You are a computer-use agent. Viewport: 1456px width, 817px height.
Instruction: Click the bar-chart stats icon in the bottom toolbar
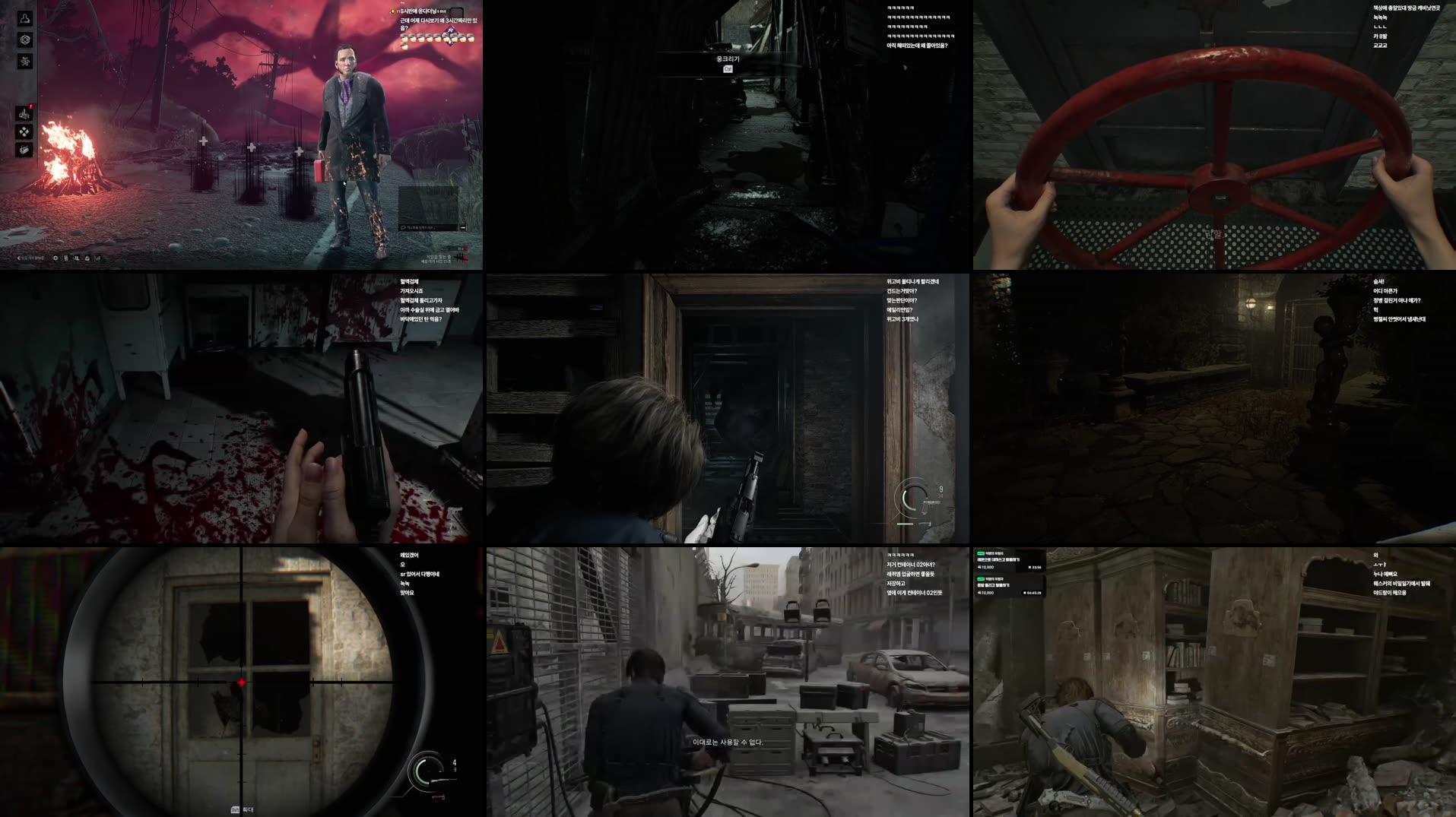click(97, 258)
